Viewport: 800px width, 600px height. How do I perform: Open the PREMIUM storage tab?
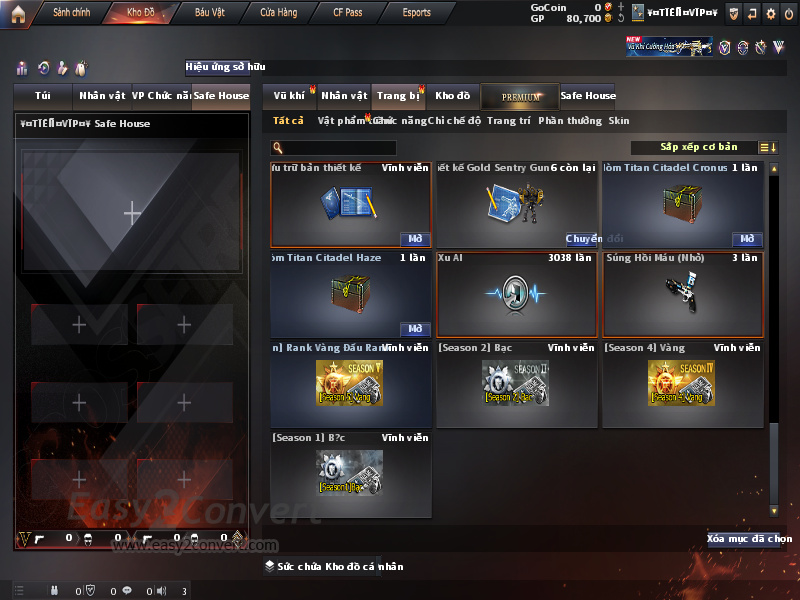(x=520, y=96)
